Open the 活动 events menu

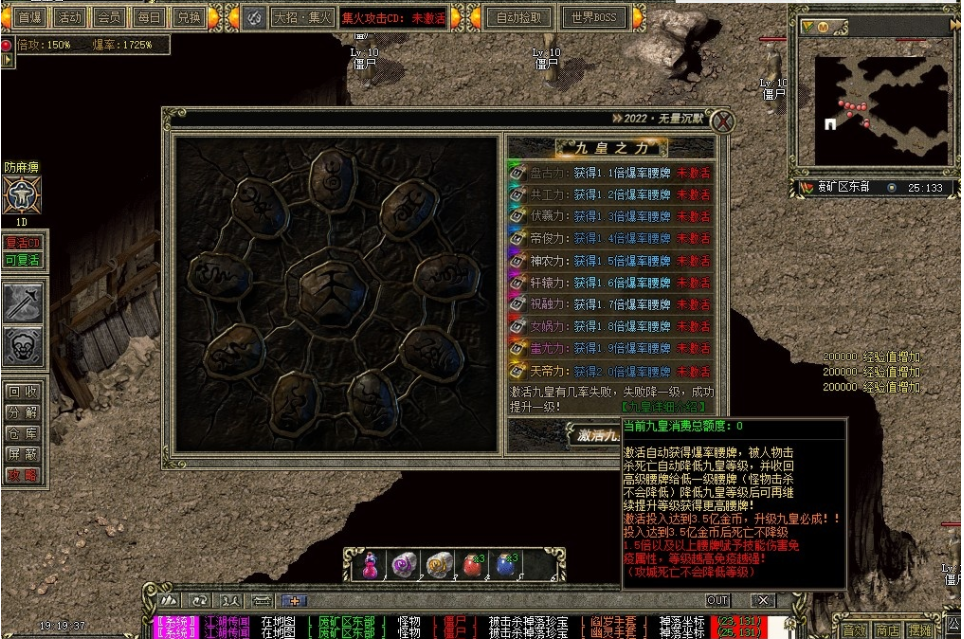point(69,17)
